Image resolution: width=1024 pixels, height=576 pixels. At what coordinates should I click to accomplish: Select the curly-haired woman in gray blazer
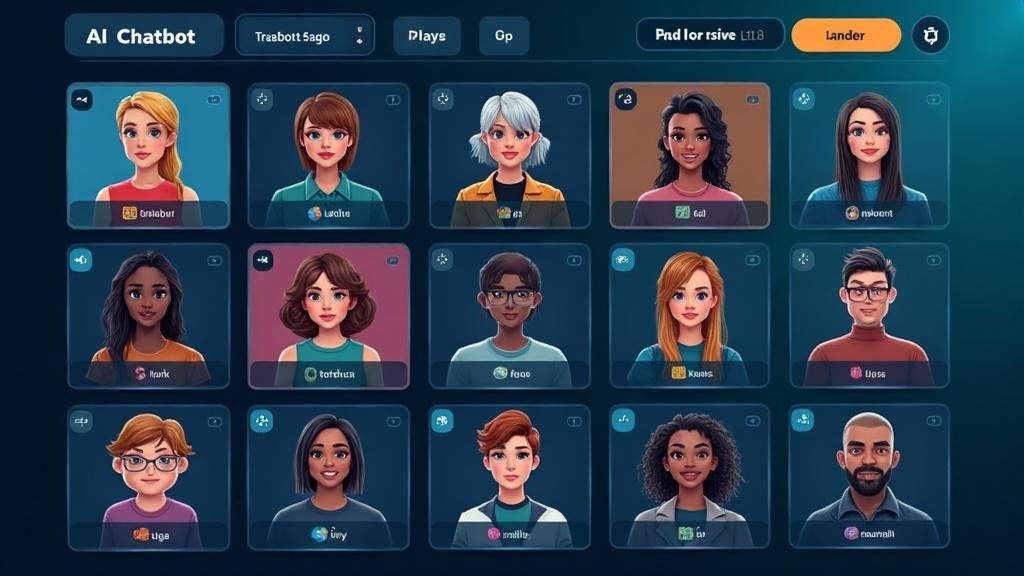pos(690,476)
